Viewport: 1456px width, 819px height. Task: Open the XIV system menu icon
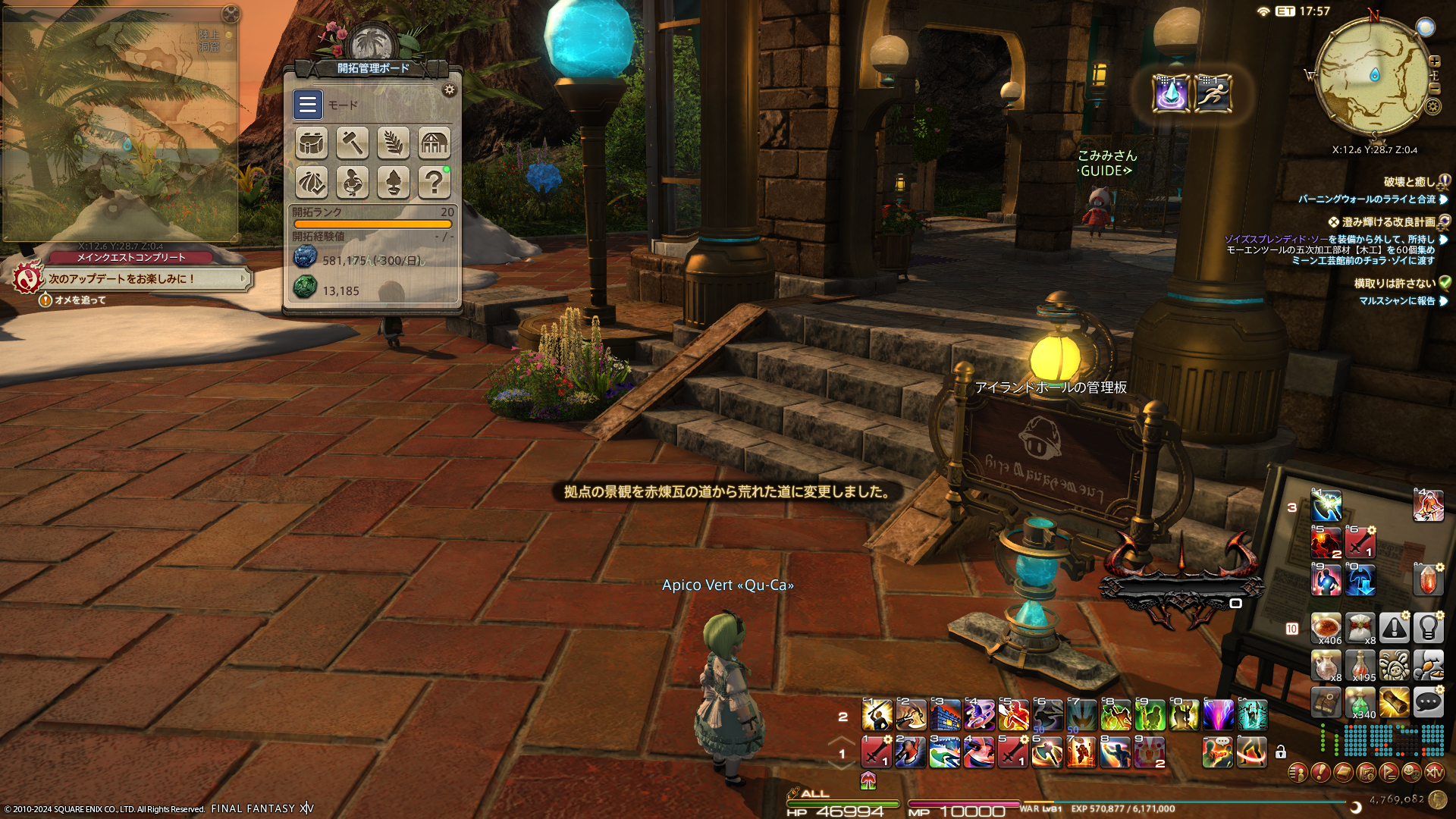(x=1434, y=773)
